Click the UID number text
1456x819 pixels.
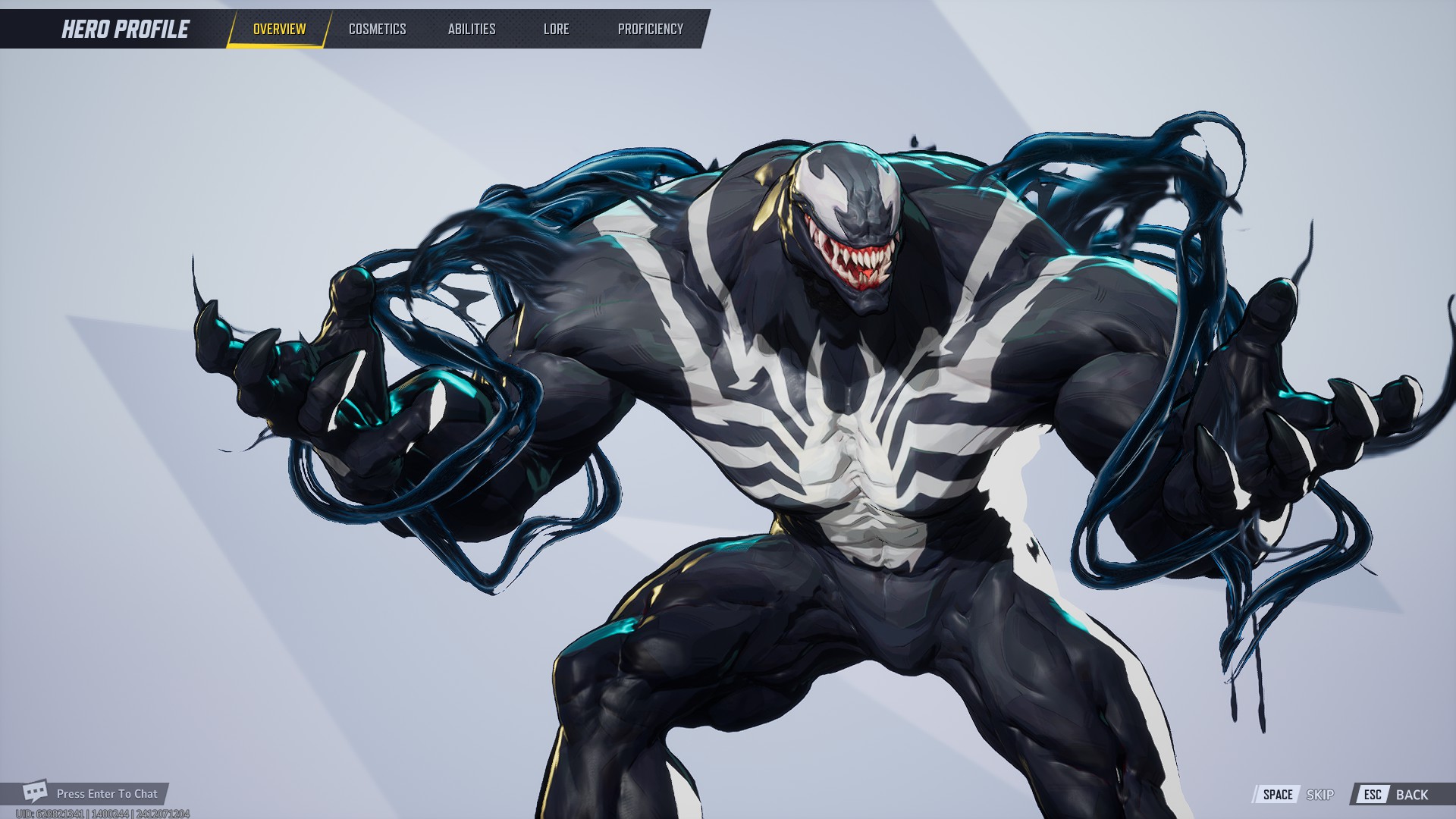tap(103, 812)
